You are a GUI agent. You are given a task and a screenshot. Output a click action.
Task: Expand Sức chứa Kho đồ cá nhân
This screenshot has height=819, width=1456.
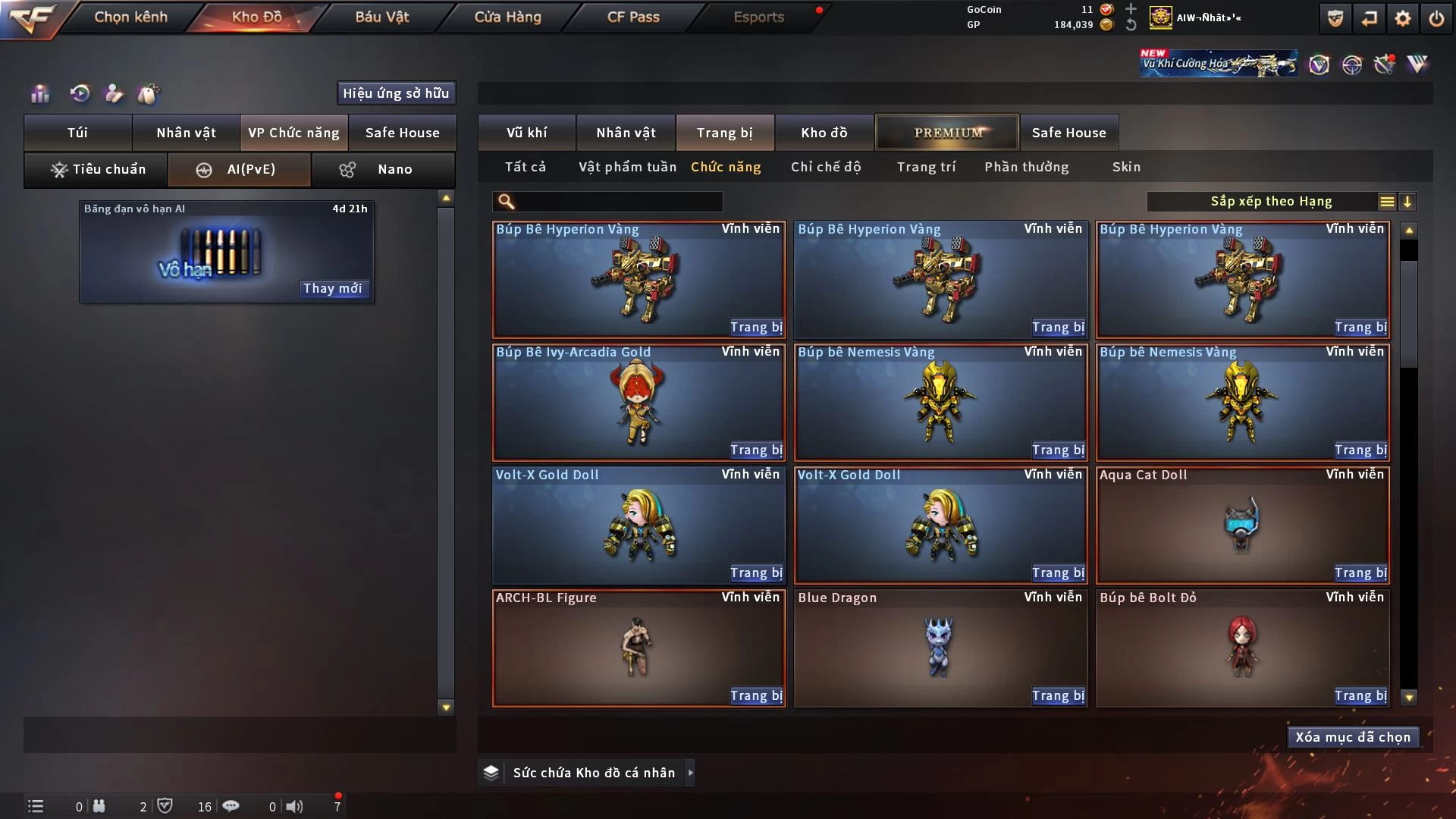pos(690,773)
